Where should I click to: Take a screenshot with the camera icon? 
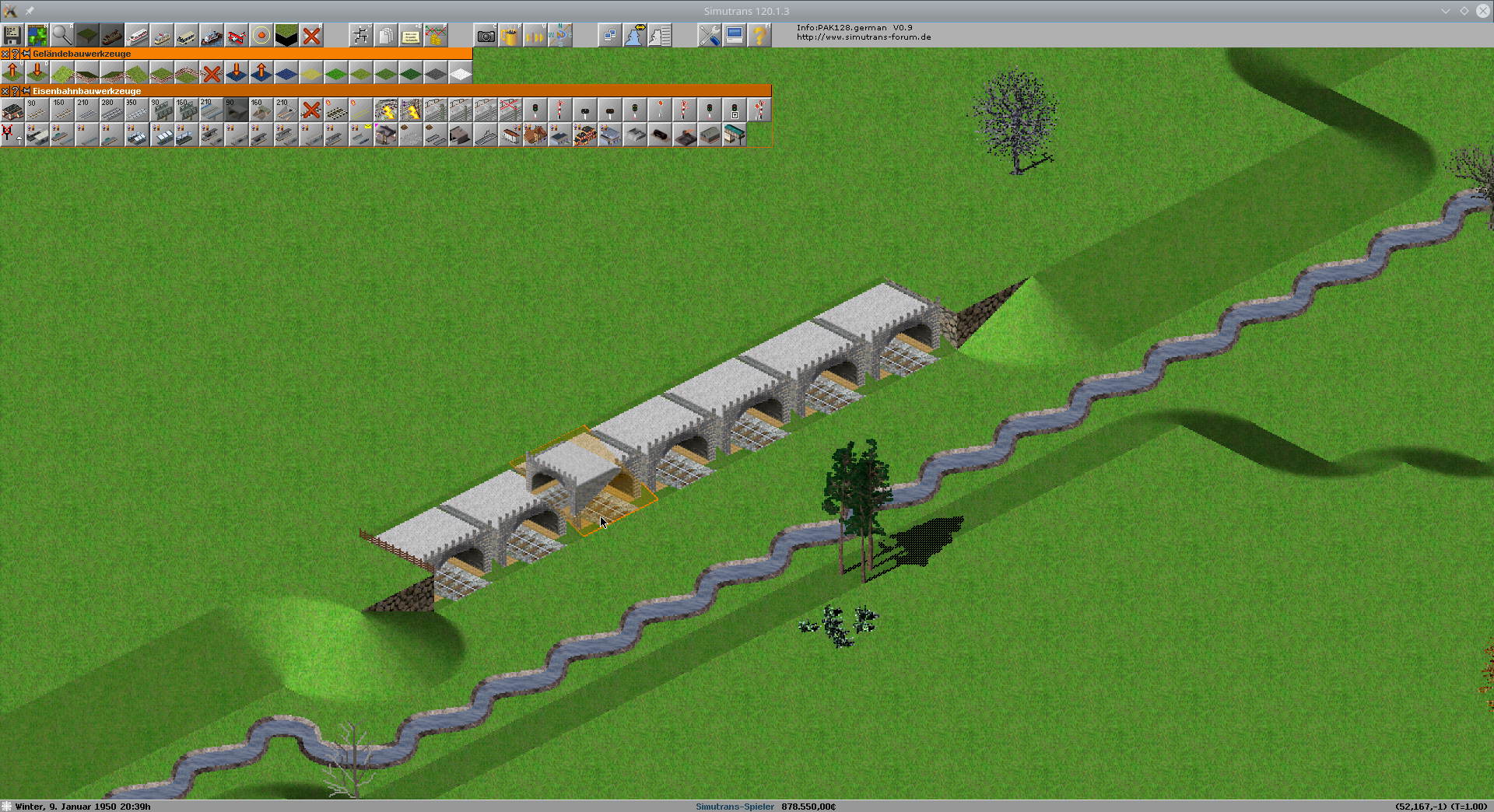(x=486, y=36)
